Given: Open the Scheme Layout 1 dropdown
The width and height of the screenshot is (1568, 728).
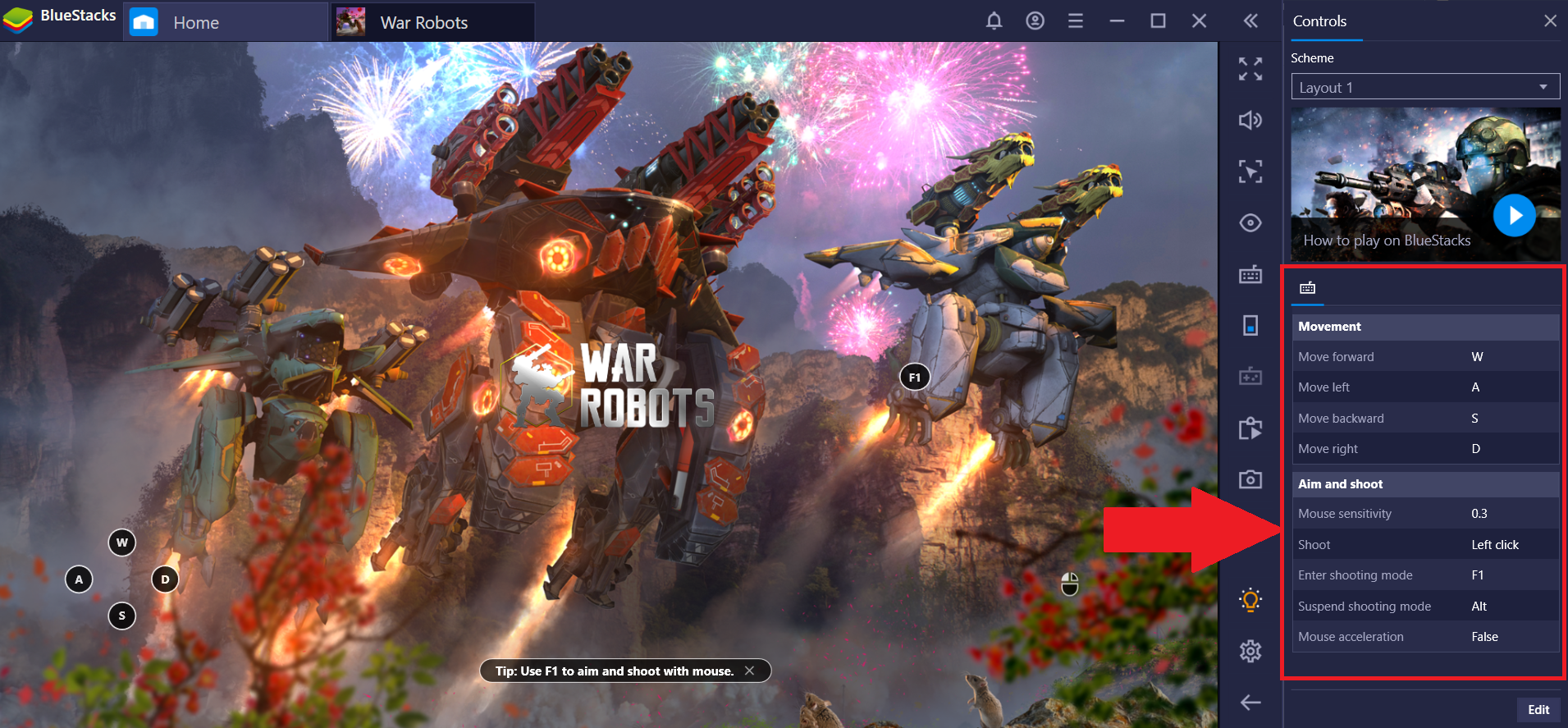Looking at the screenshot, I should click(x=1425, y=87).
